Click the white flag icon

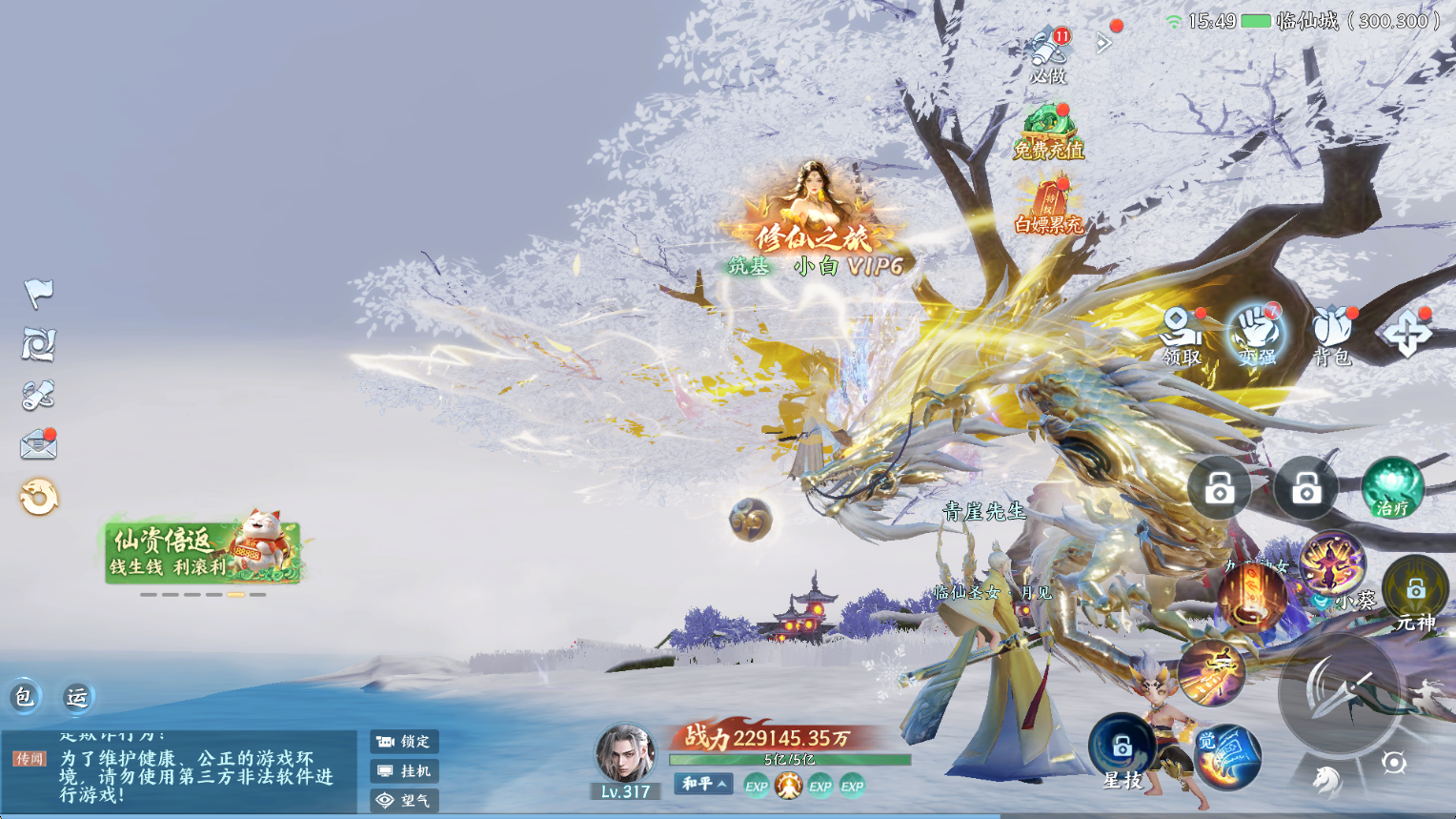coord(38,294)
